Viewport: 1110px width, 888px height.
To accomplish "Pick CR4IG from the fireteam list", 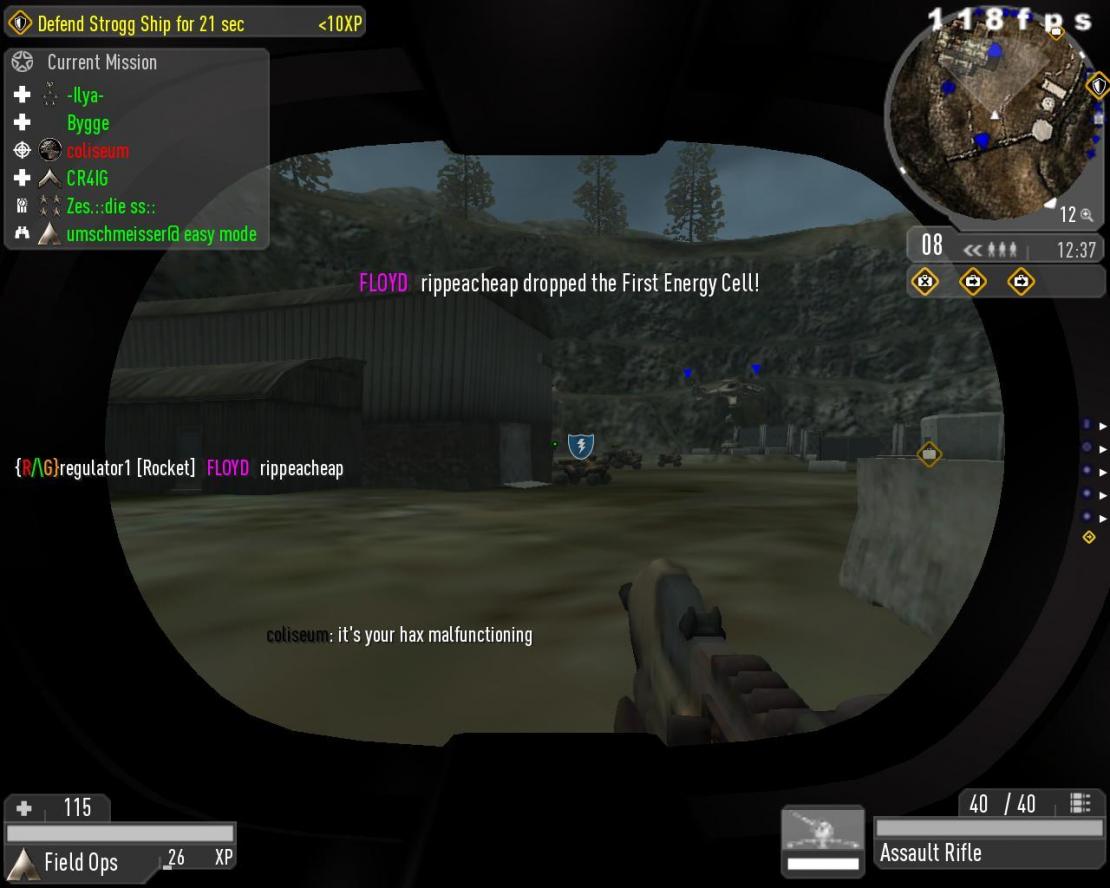I will tap(87, 179).
